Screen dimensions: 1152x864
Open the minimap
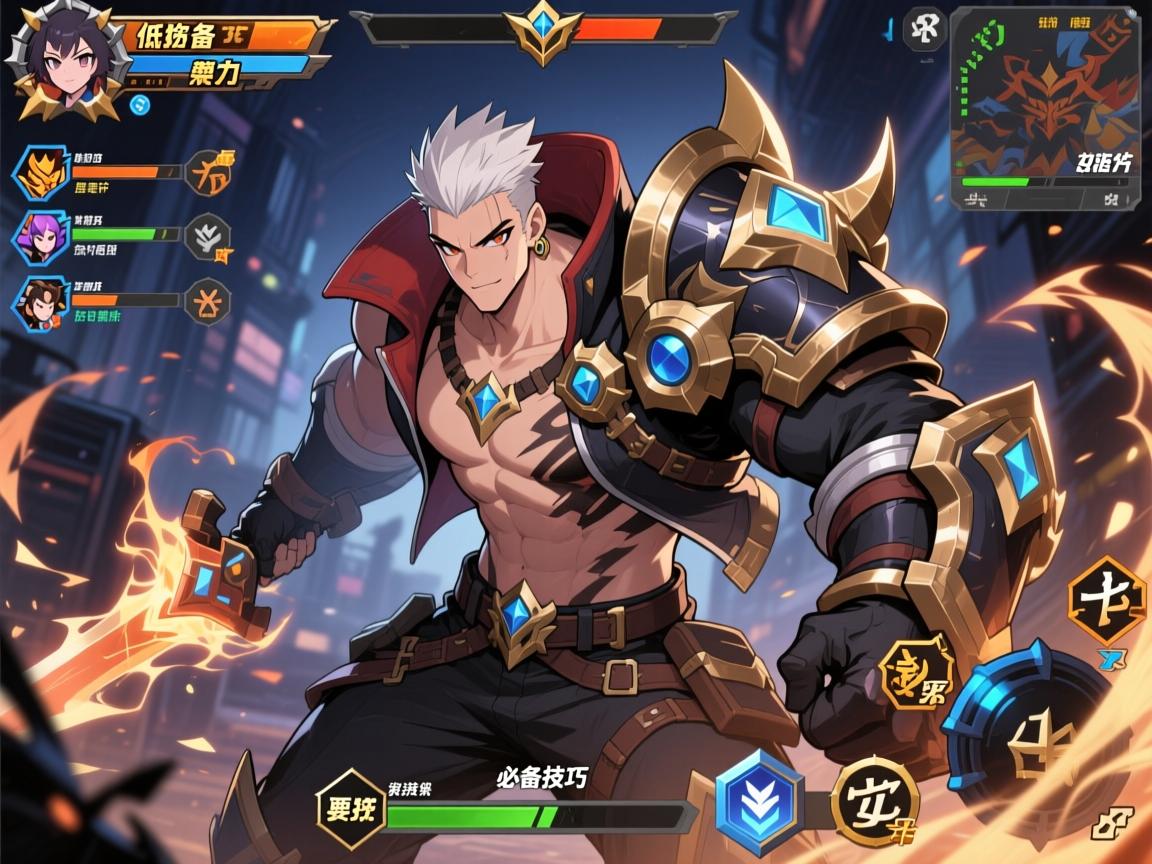click(x=1044, y=108)
